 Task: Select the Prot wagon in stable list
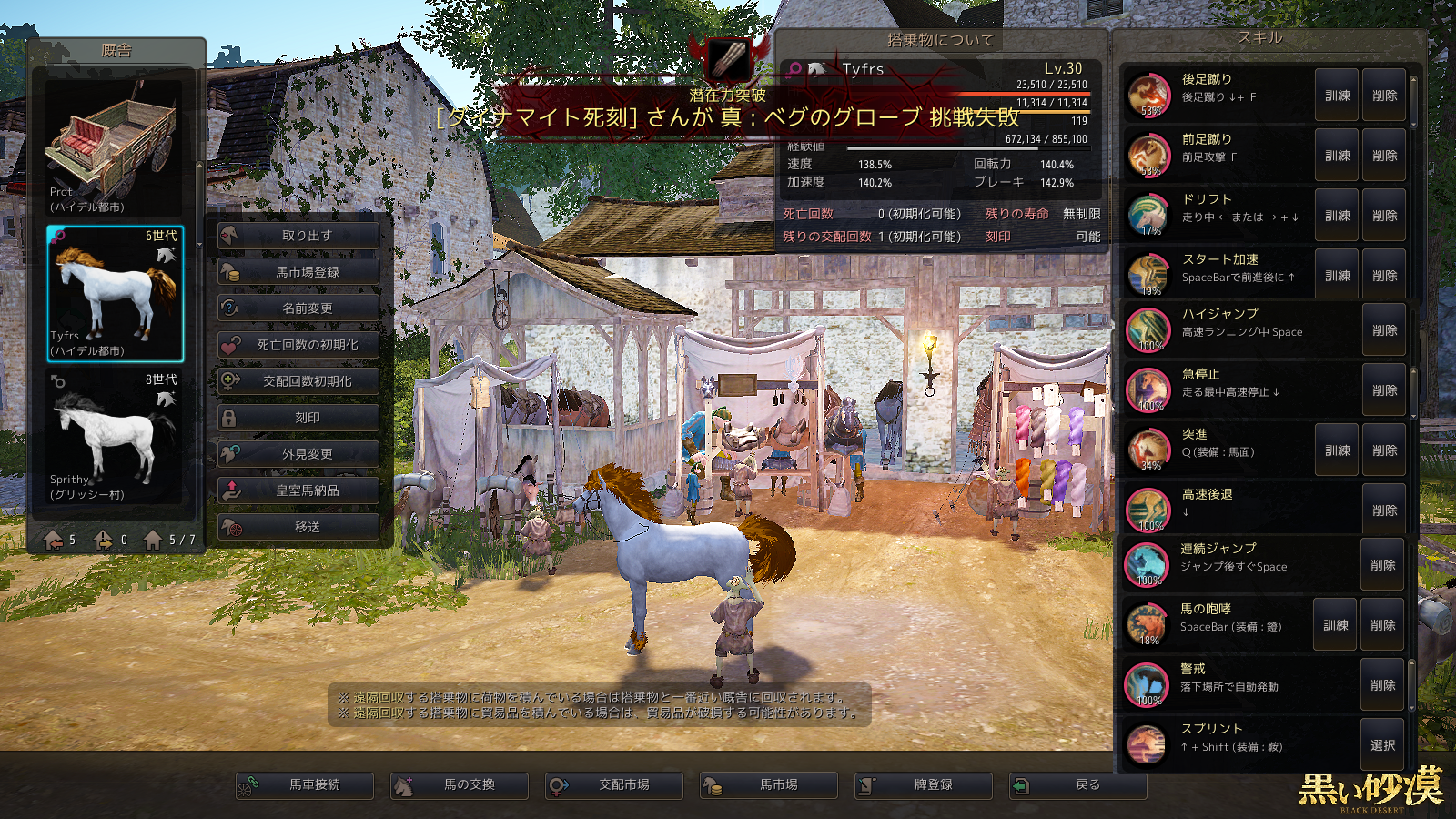coord(116,146)
